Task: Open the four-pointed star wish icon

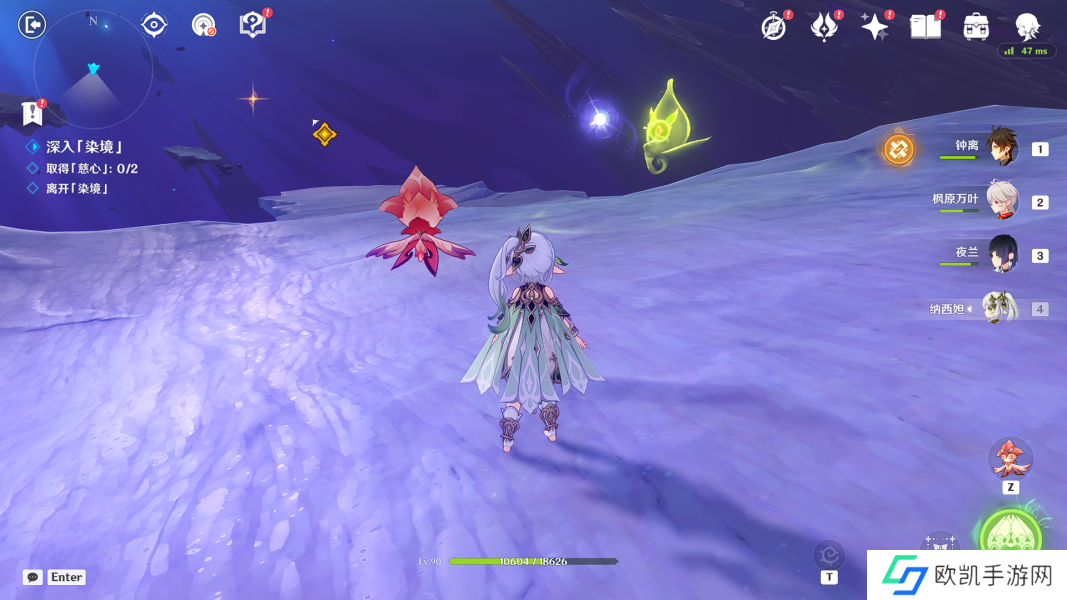Action: 874,27
